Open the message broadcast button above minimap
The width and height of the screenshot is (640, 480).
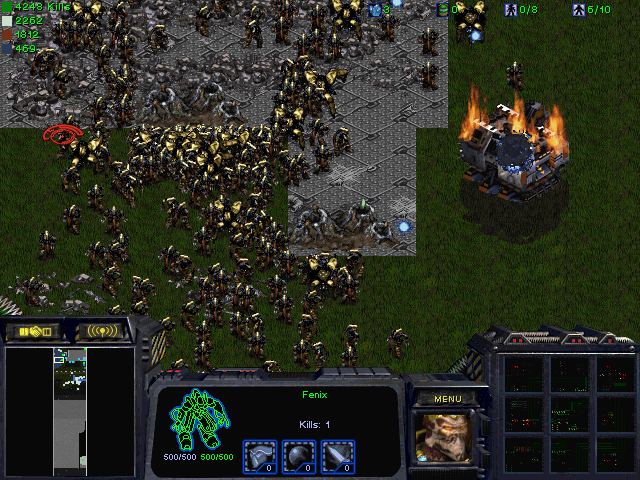point(103,331)
